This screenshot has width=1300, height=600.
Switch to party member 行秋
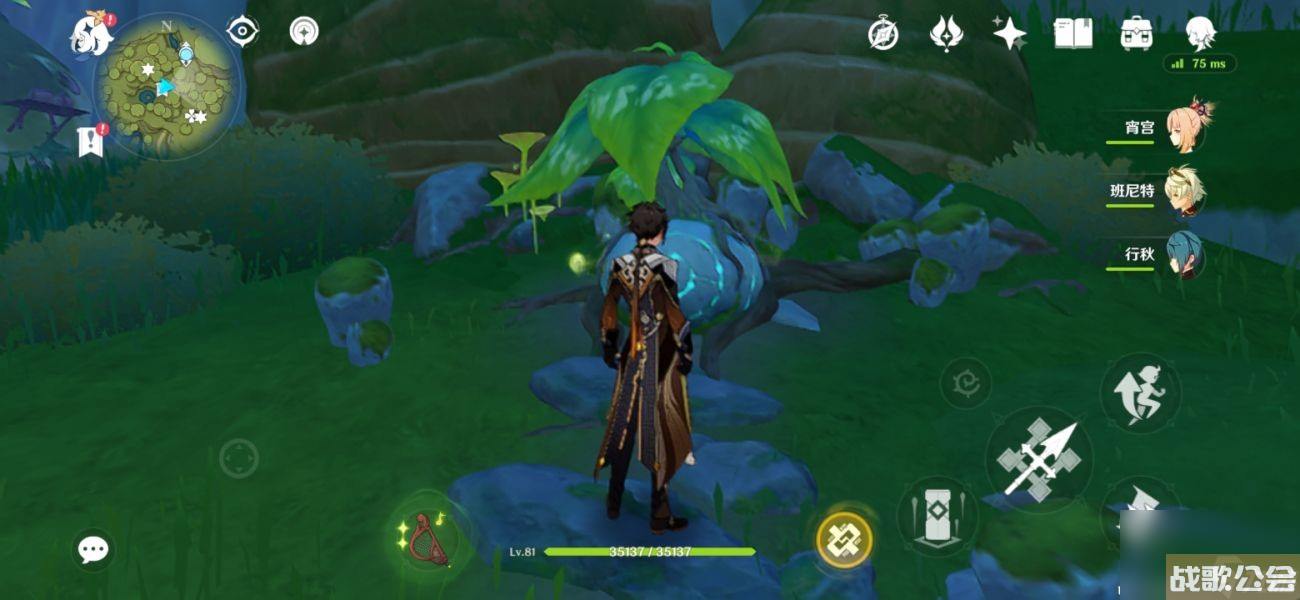tap(1185, 255)
